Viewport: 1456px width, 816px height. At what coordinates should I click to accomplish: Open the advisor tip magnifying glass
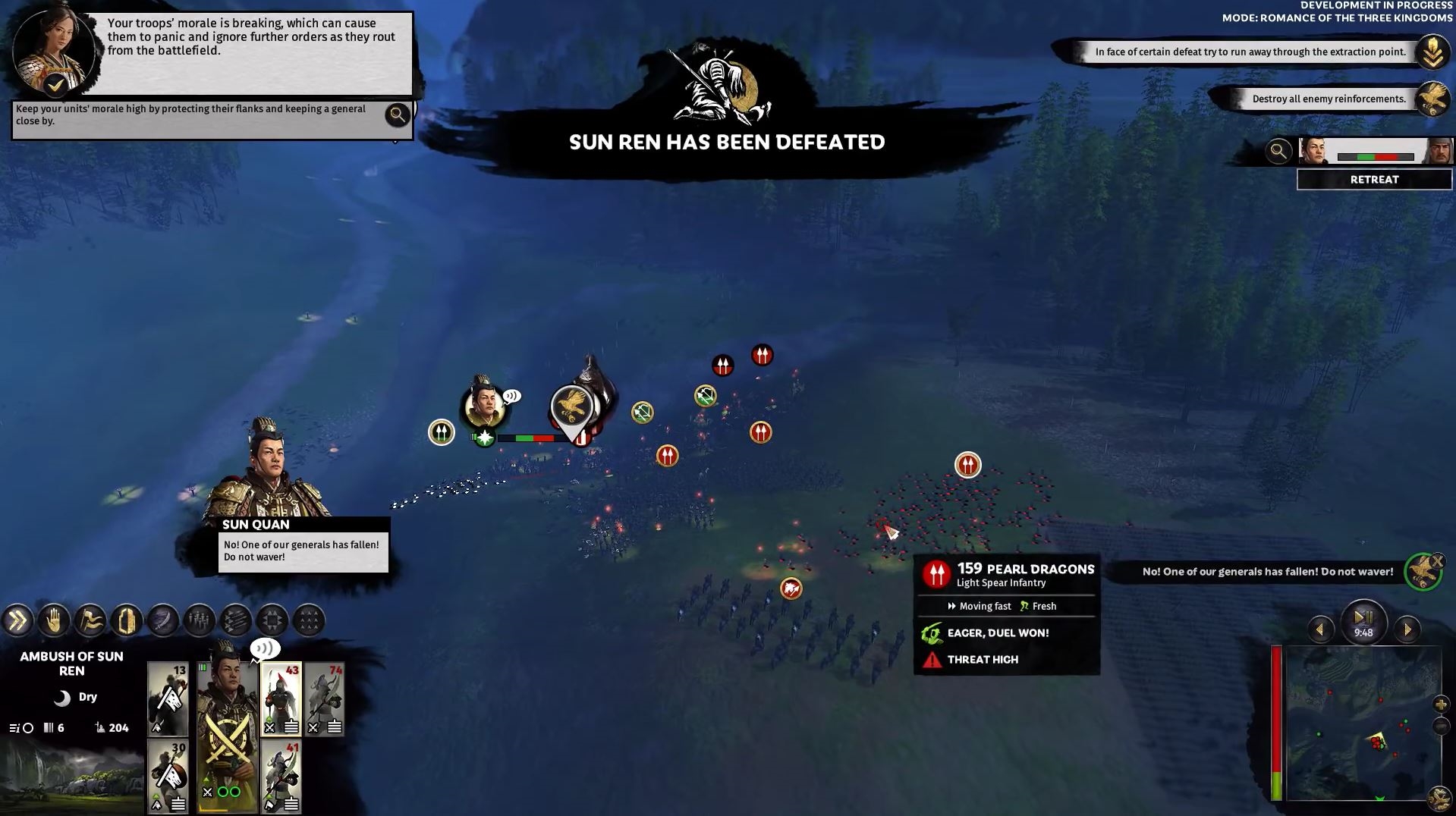point(397,115)
